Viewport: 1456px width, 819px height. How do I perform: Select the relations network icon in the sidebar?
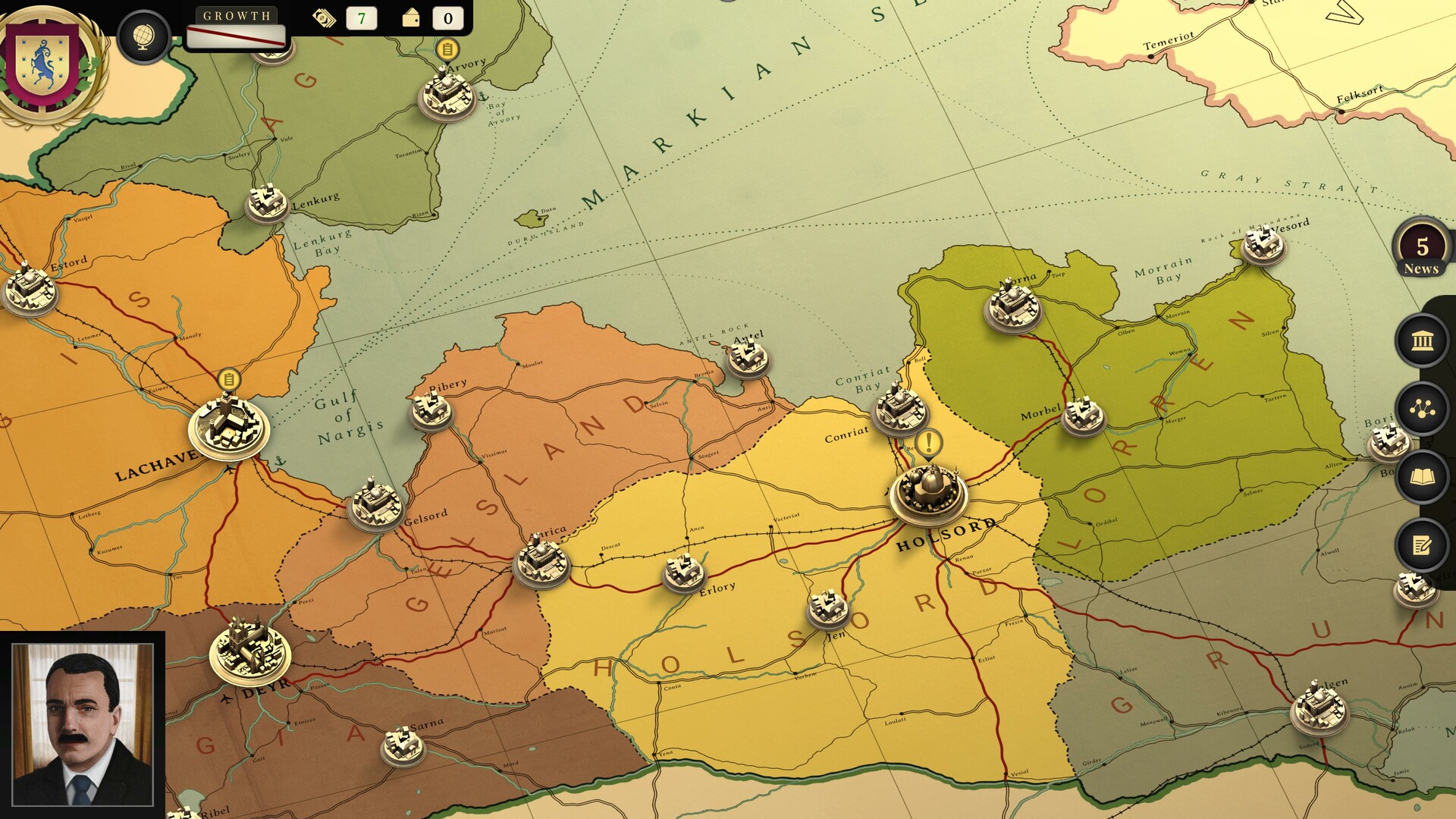1422,409
